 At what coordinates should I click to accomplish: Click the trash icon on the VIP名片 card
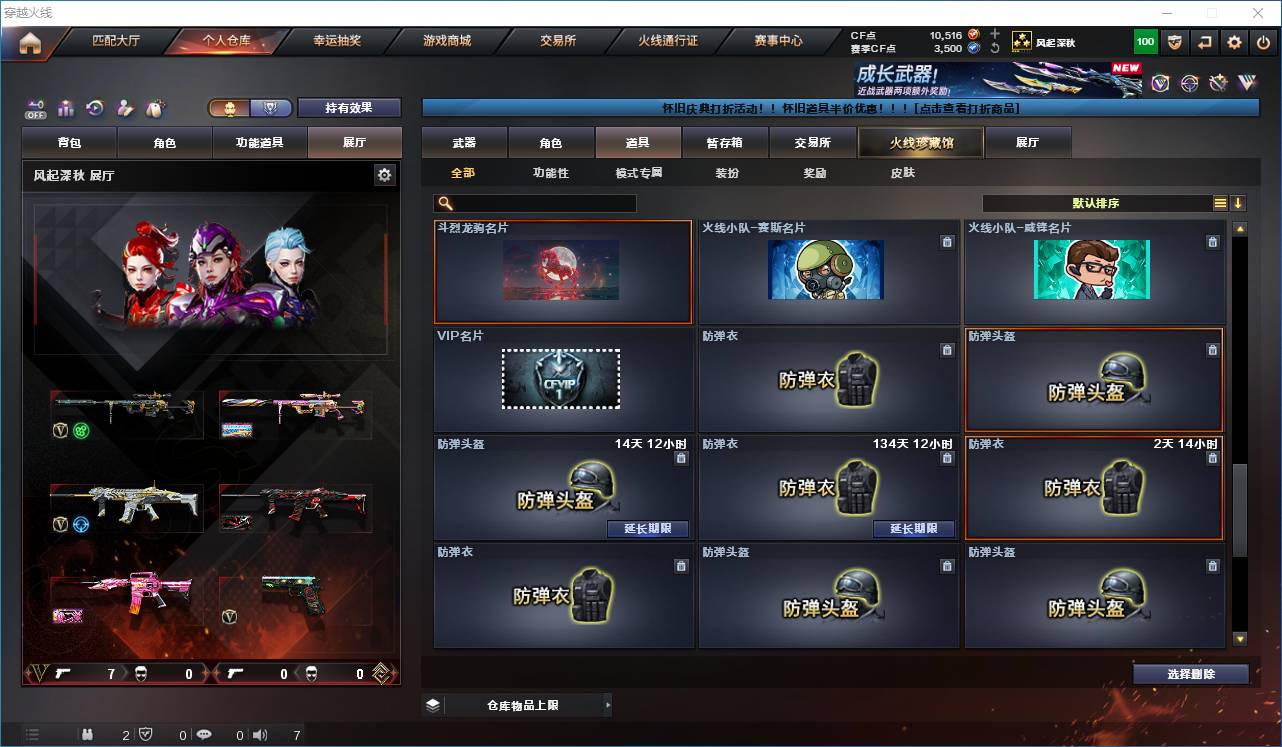[x=681, y=351]
